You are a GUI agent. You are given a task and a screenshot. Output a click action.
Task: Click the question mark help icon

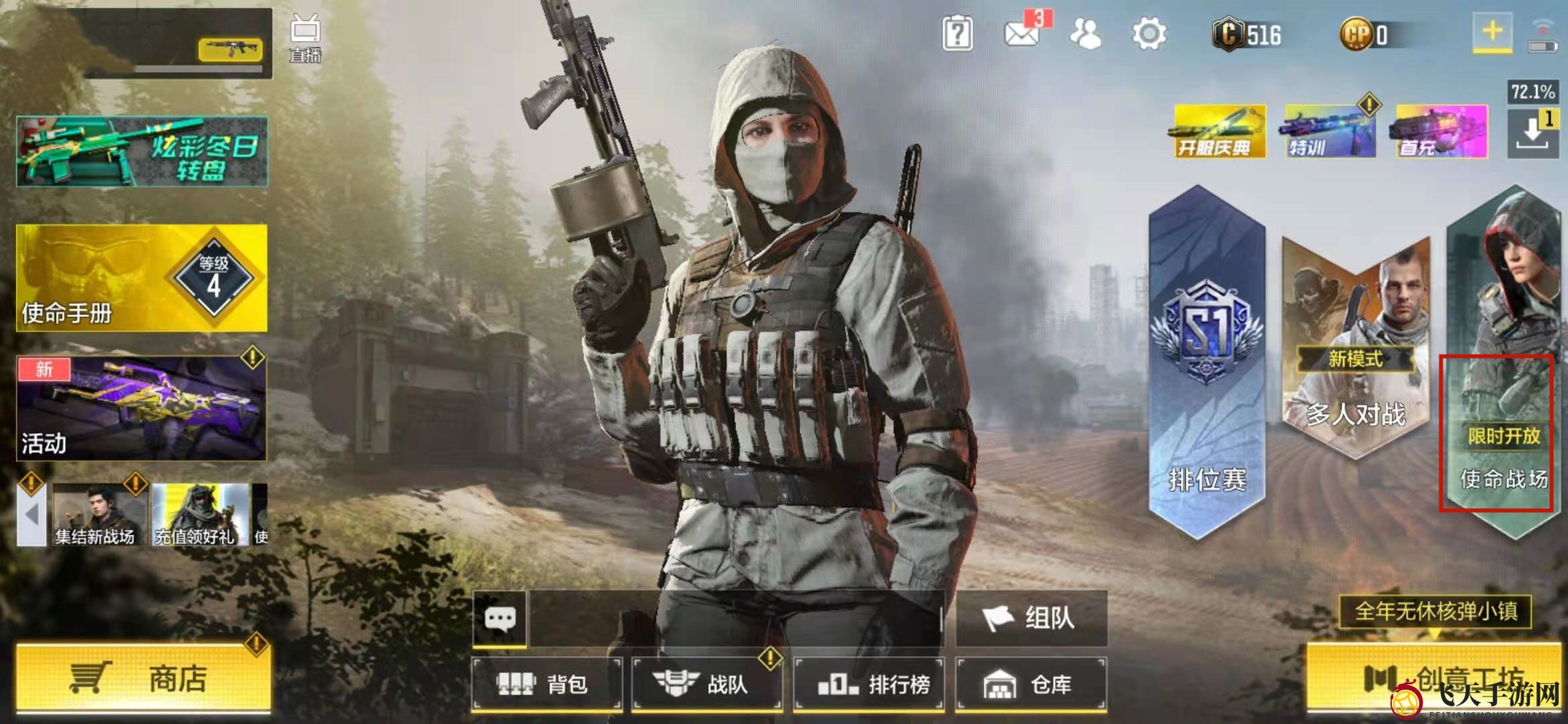click(957, 34)
